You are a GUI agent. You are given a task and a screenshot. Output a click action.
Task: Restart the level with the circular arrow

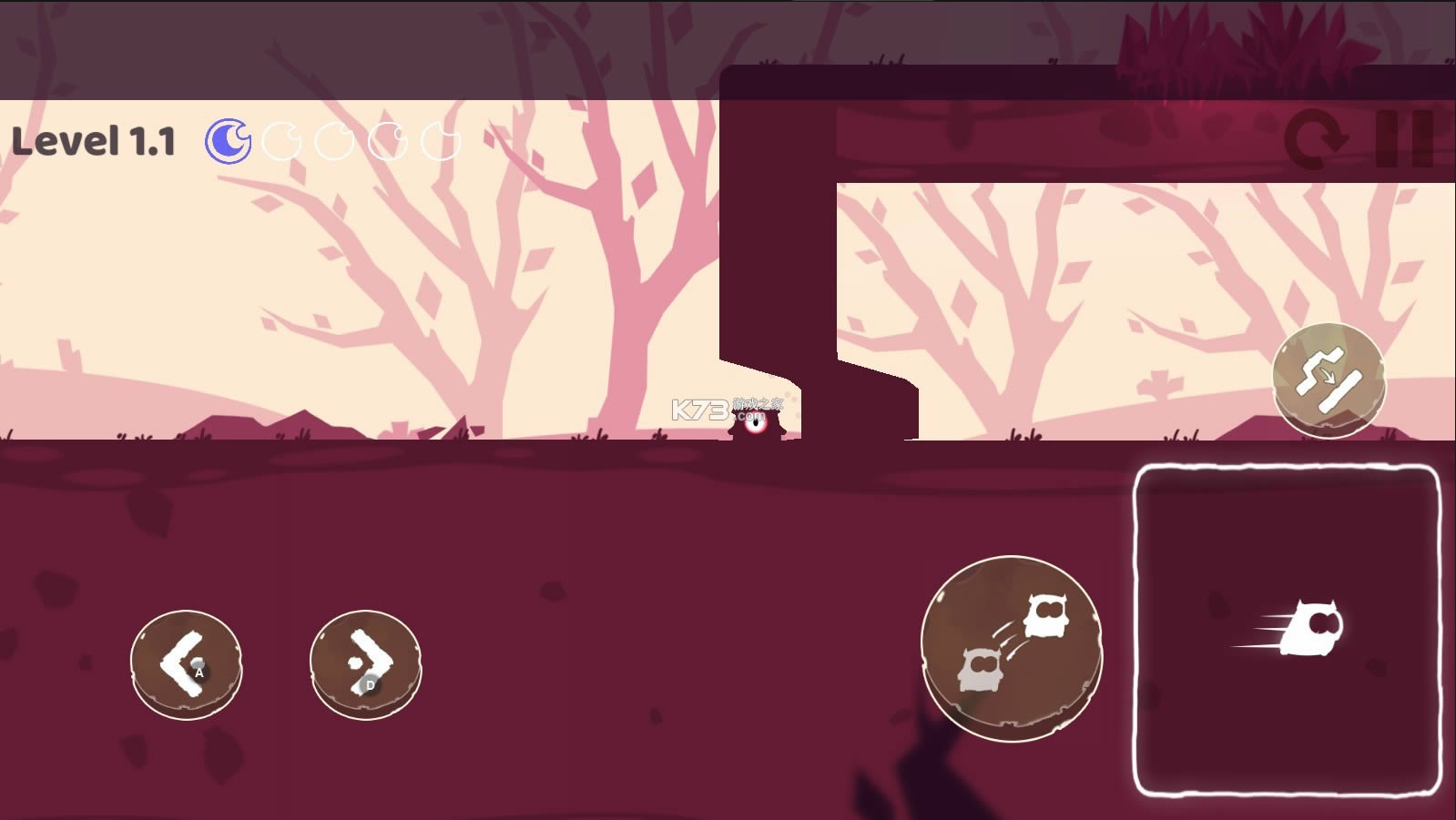1316,140
